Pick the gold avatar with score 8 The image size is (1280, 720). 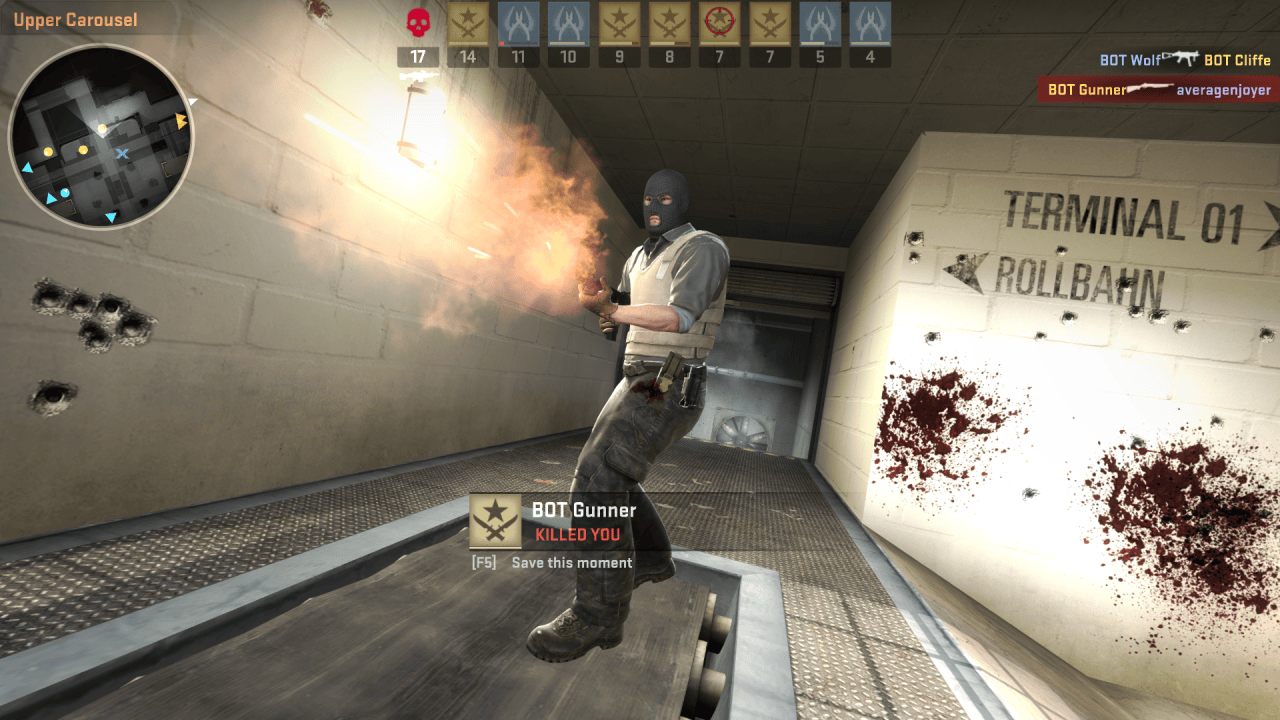pyautogui.click(x=669, y=23)
